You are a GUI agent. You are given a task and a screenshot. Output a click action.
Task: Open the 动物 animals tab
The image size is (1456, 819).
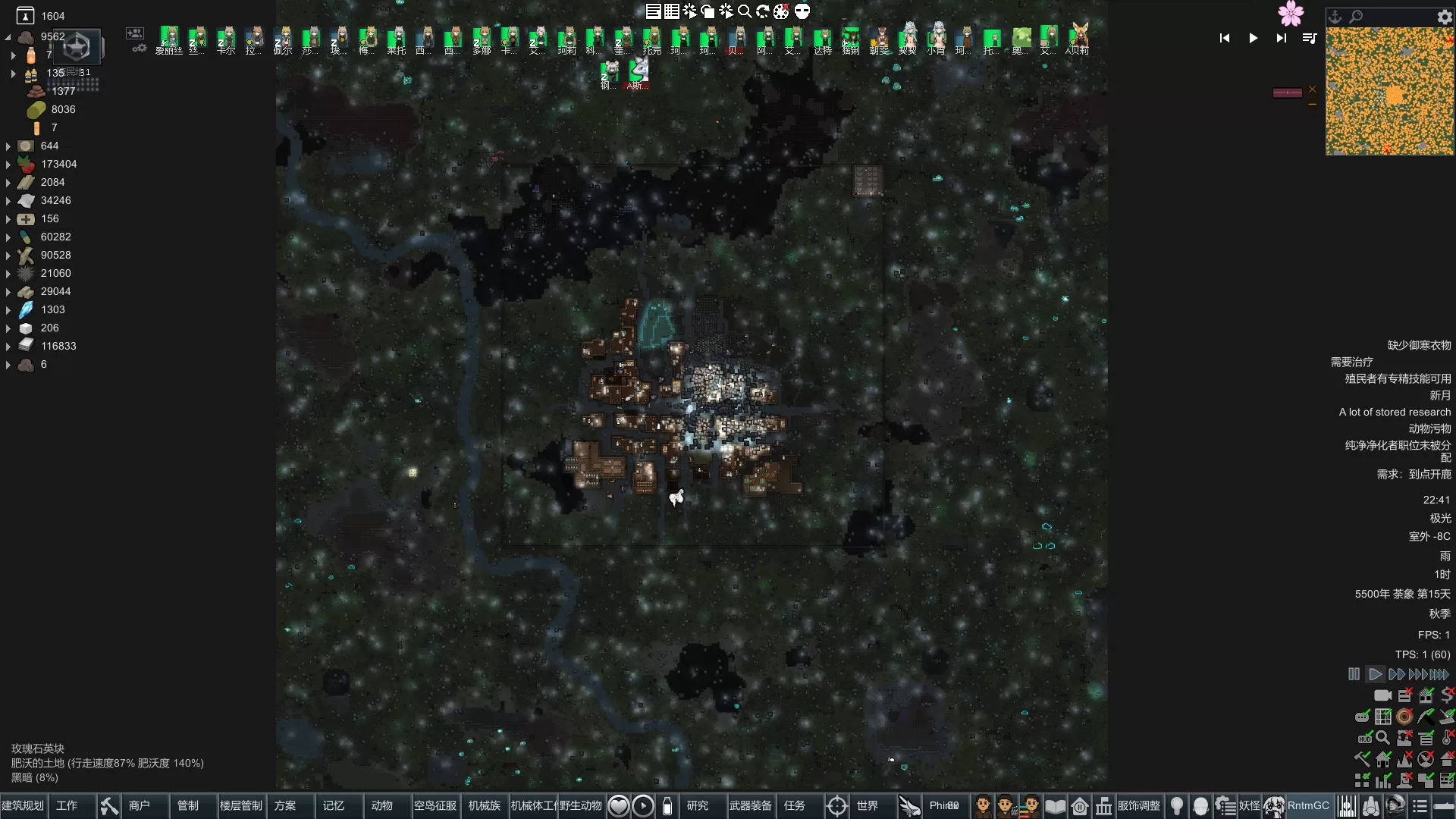coord(382,805)
